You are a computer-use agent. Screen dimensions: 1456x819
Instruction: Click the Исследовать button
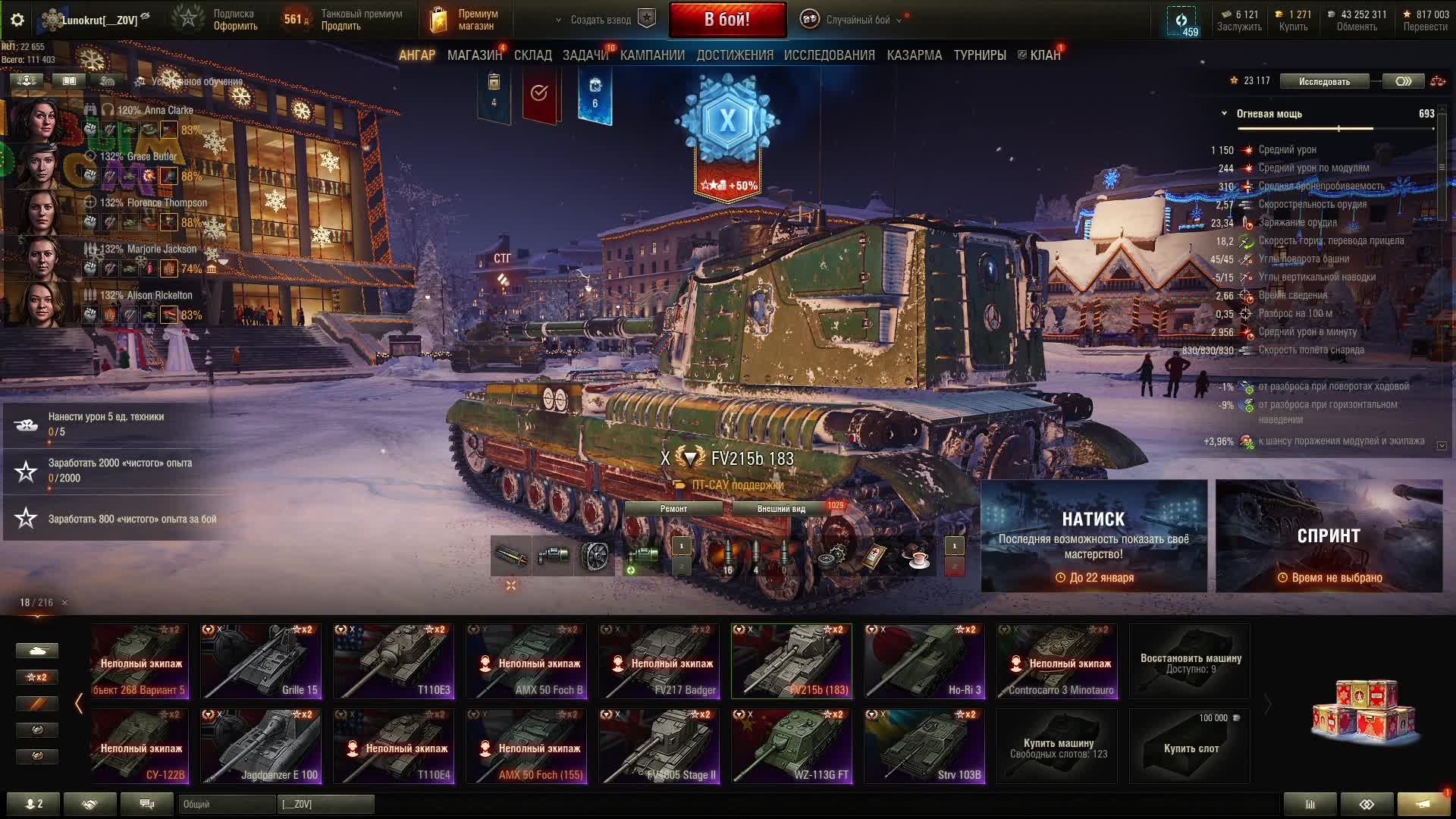click(x=1324, y=81)
